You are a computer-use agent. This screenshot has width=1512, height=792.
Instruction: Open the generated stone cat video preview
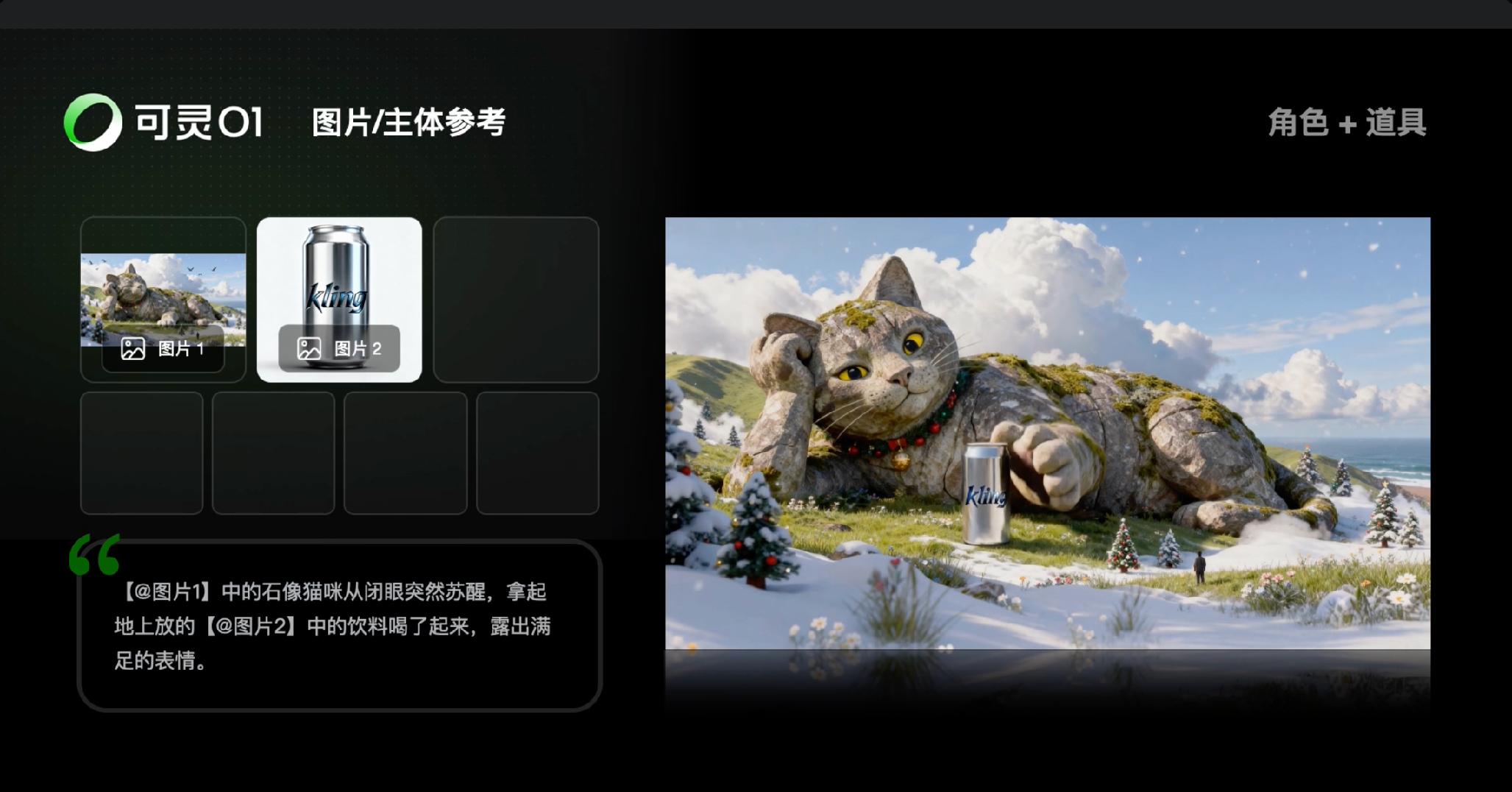click(x=1047, y=433)
